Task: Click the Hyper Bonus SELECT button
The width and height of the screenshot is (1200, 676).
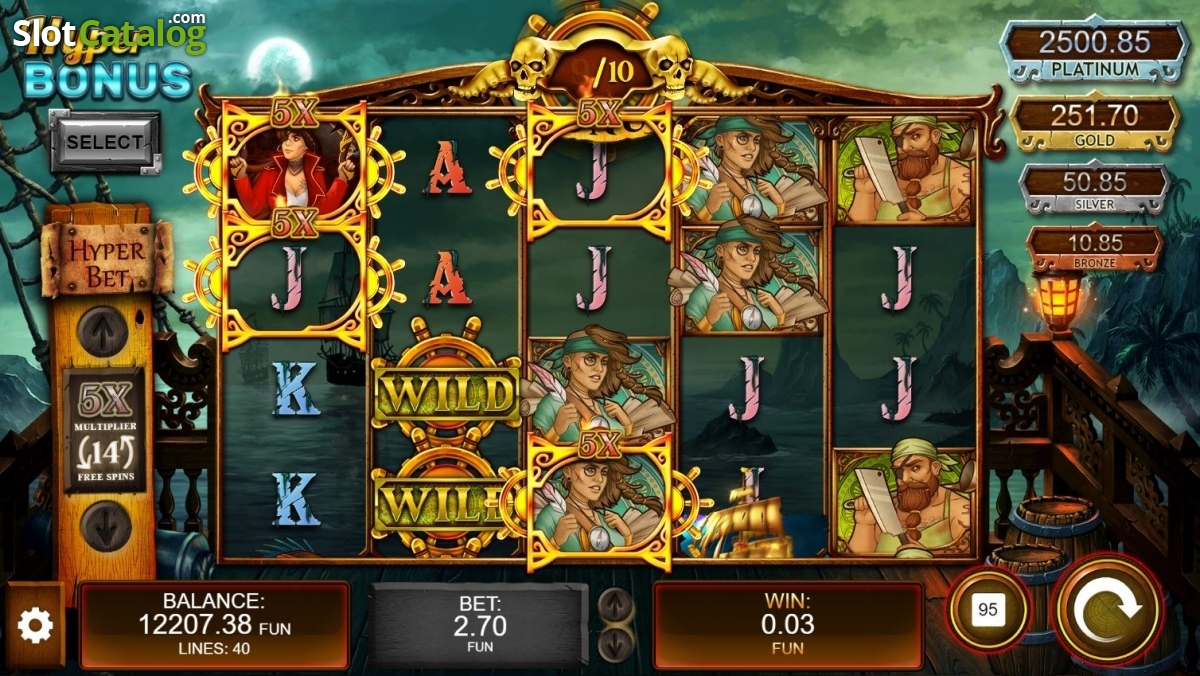Action: click(x=105, y=142)
